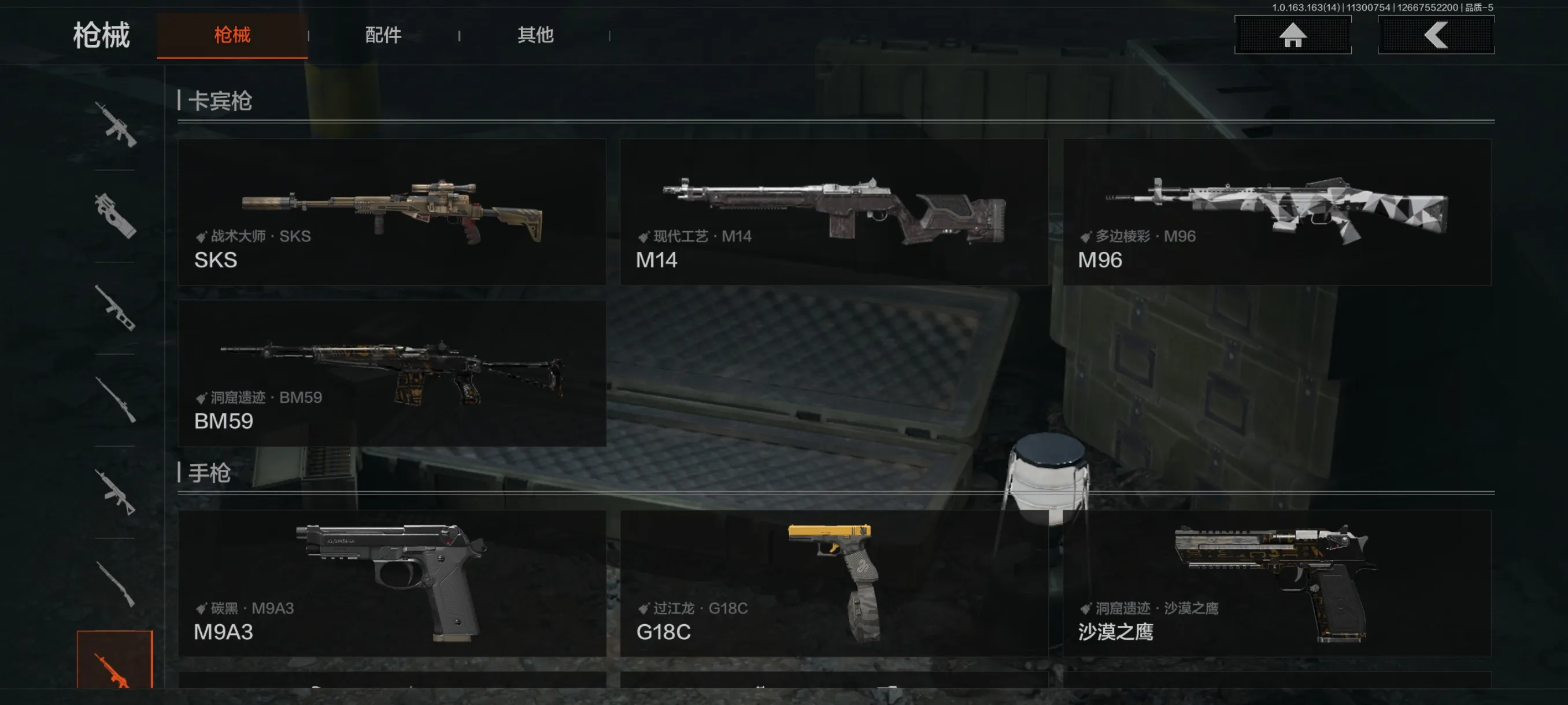Choose the SKS carbine card
This screenshot has height=705, width=1568.
391,211
